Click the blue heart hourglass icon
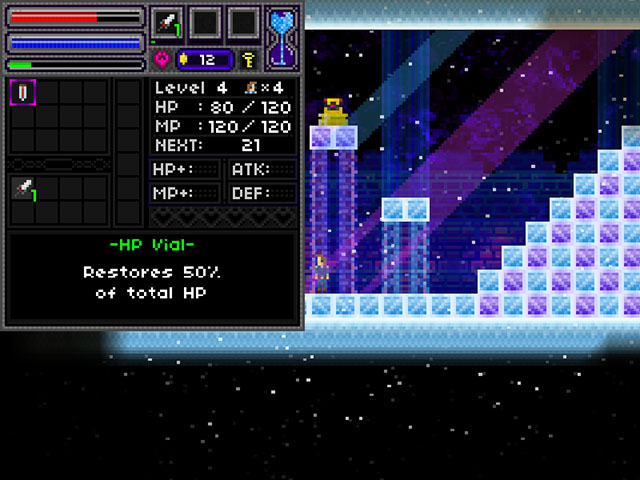Image resolution: width=640 pixels, height=480 pixels. (282, 36)
